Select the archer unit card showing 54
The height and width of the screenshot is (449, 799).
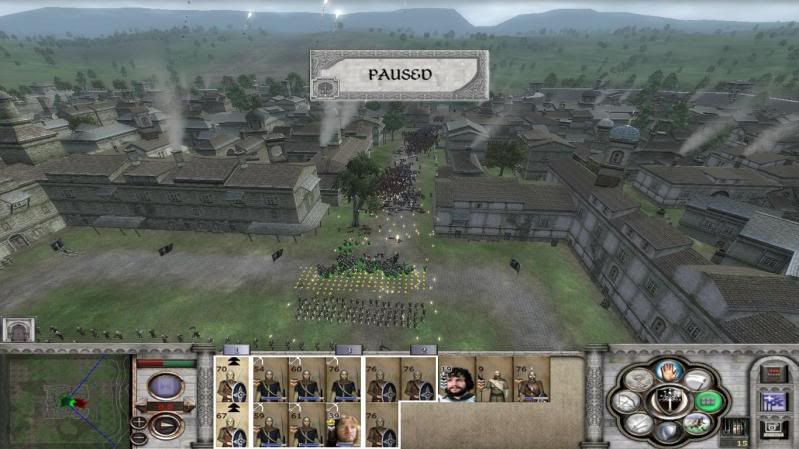267,381
